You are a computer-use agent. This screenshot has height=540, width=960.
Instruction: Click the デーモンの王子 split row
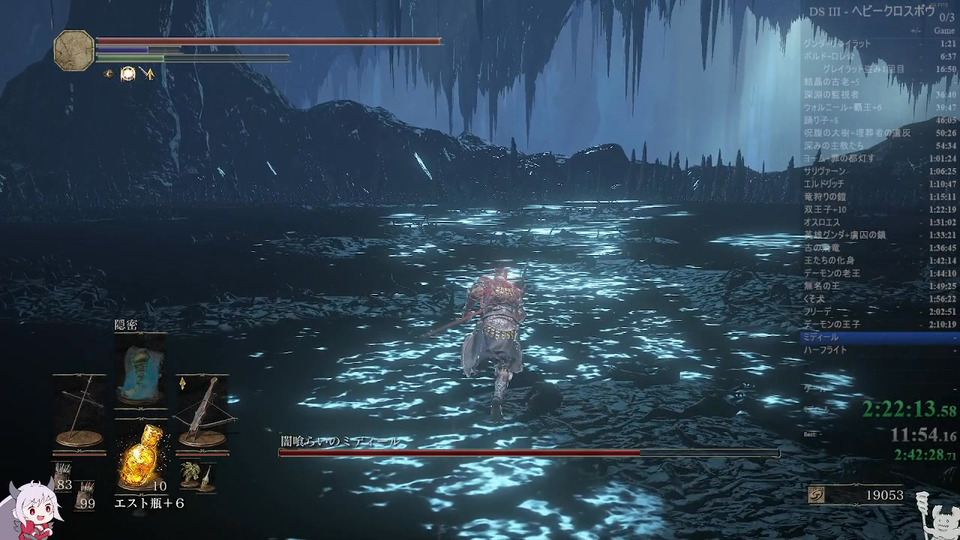tap(878, 324)
